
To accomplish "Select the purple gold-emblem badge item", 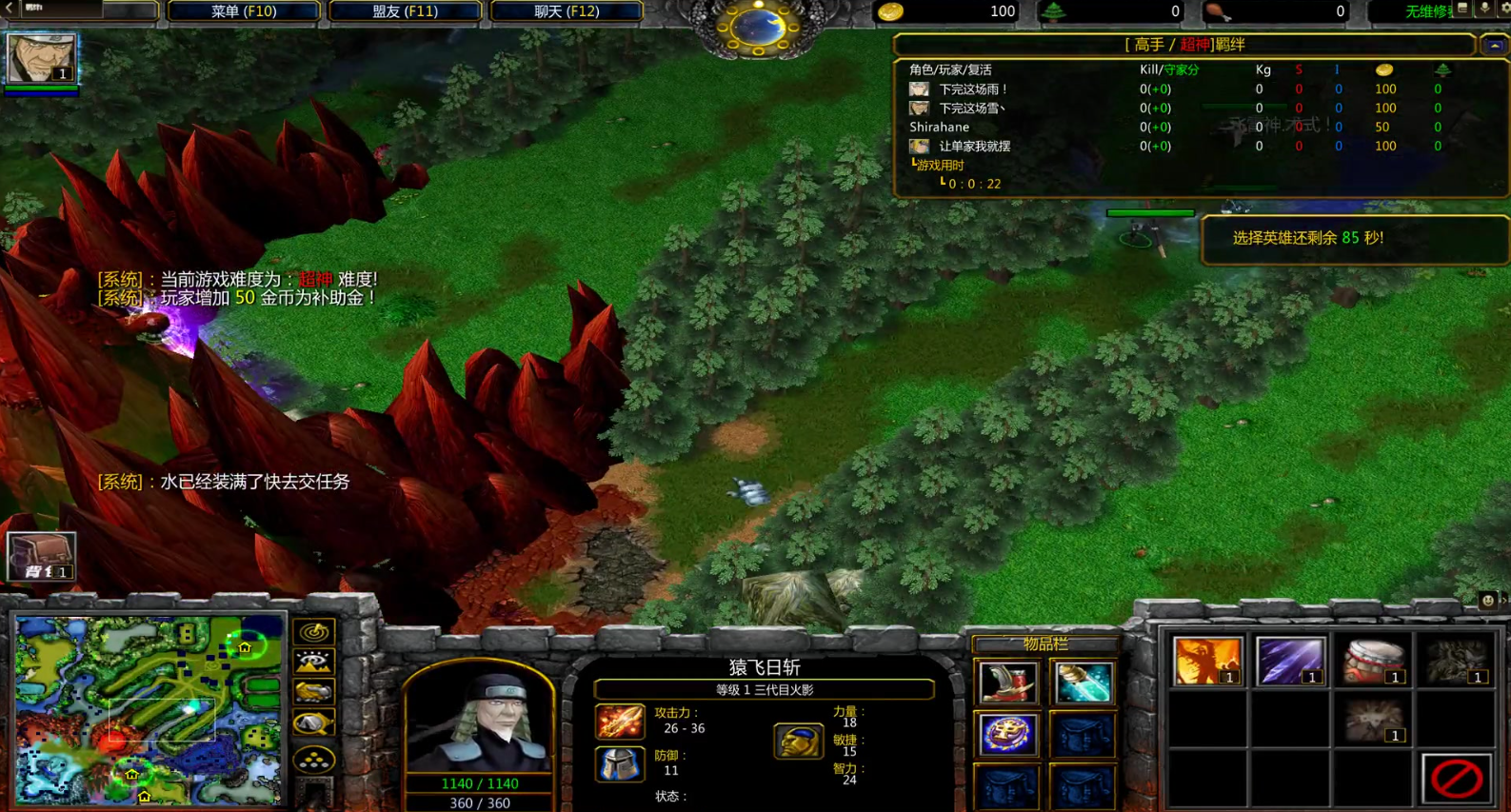I will pos(1007,735).
